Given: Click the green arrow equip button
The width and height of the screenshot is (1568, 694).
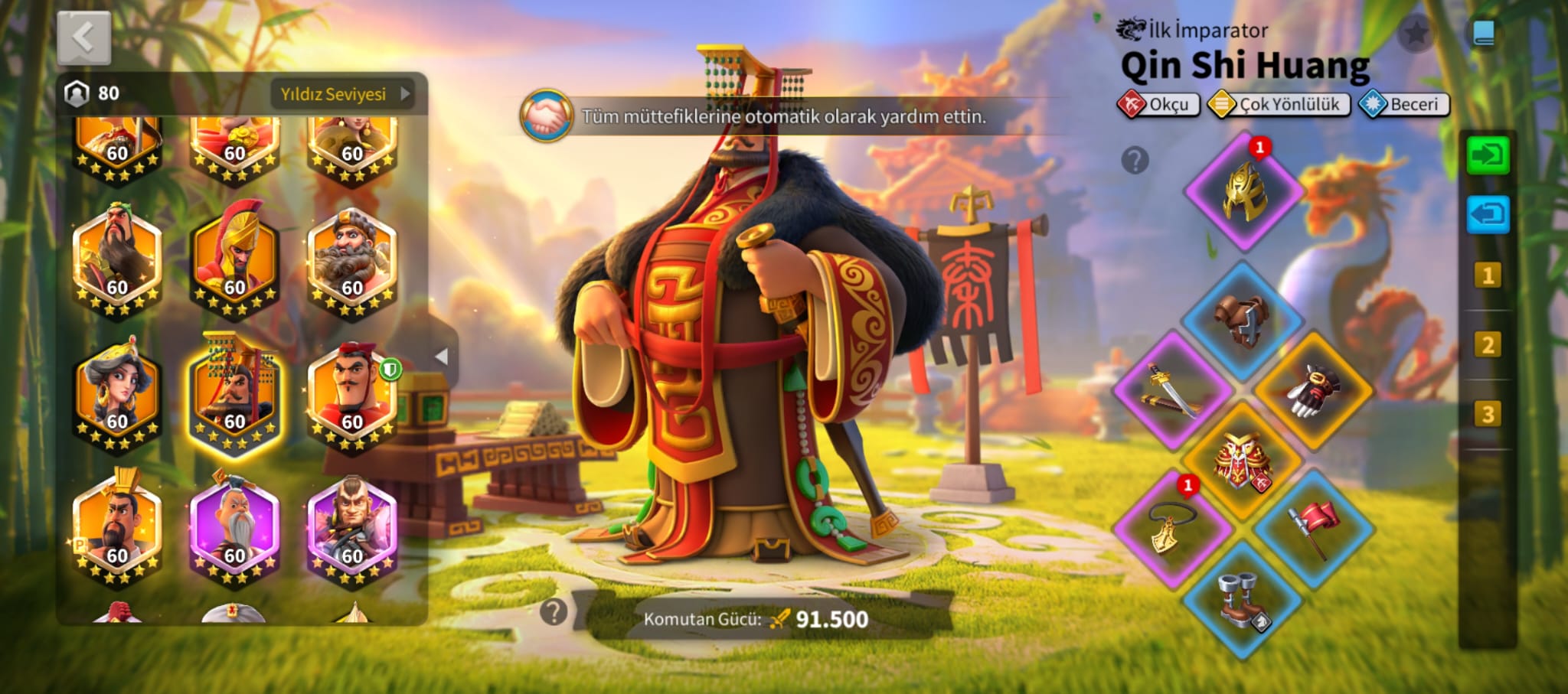Looking at the screenshot, I should pyautogui.click(x=1488, y=155).
